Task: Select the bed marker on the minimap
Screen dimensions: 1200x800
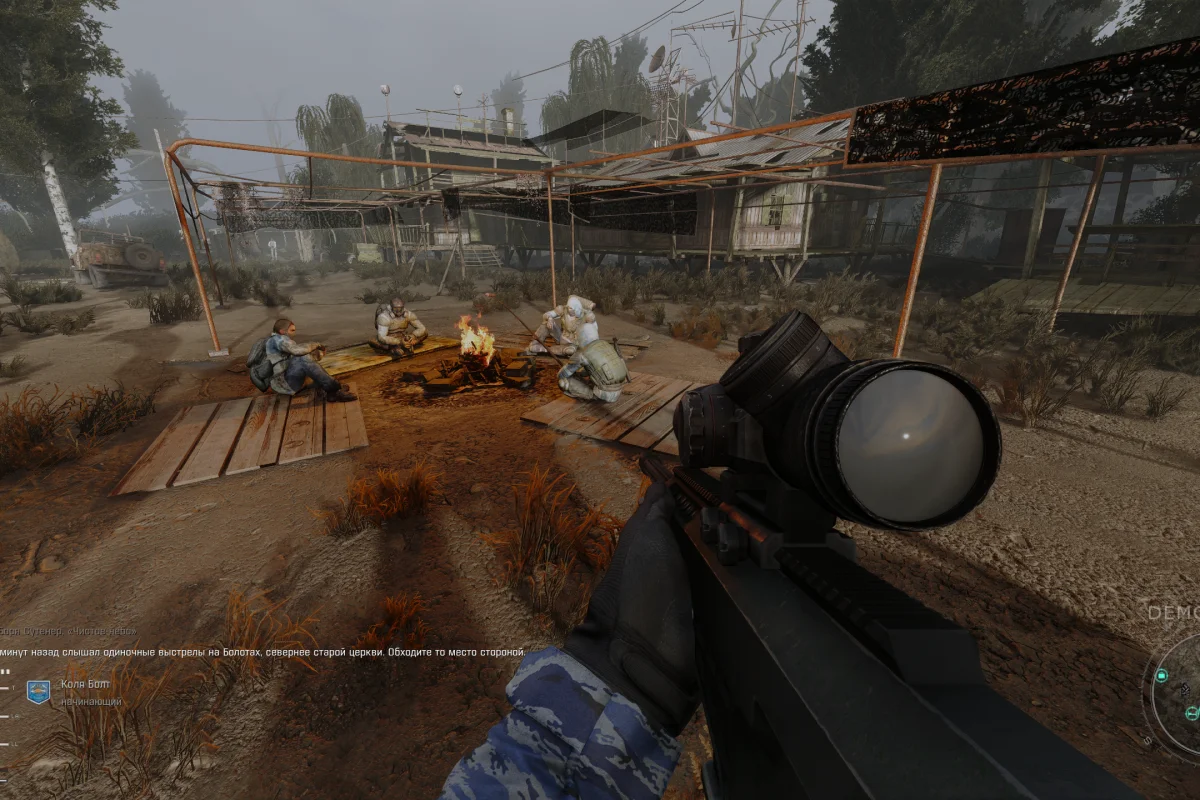Action: [1191, 713]
